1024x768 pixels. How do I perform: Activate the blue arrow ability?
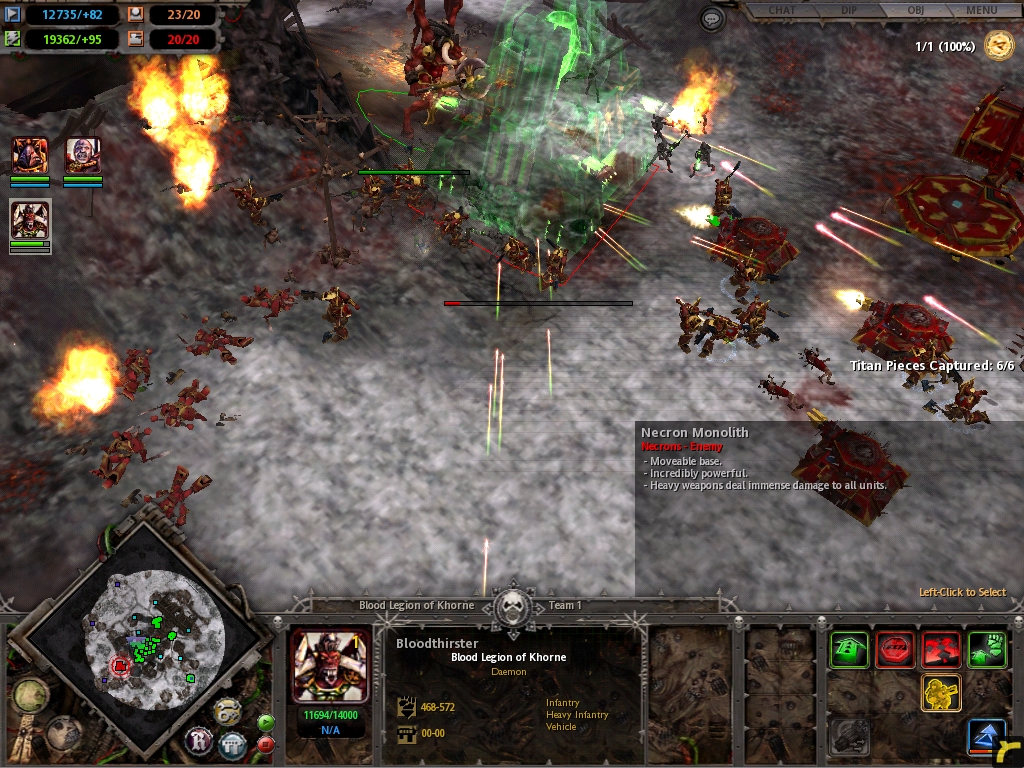986,737
